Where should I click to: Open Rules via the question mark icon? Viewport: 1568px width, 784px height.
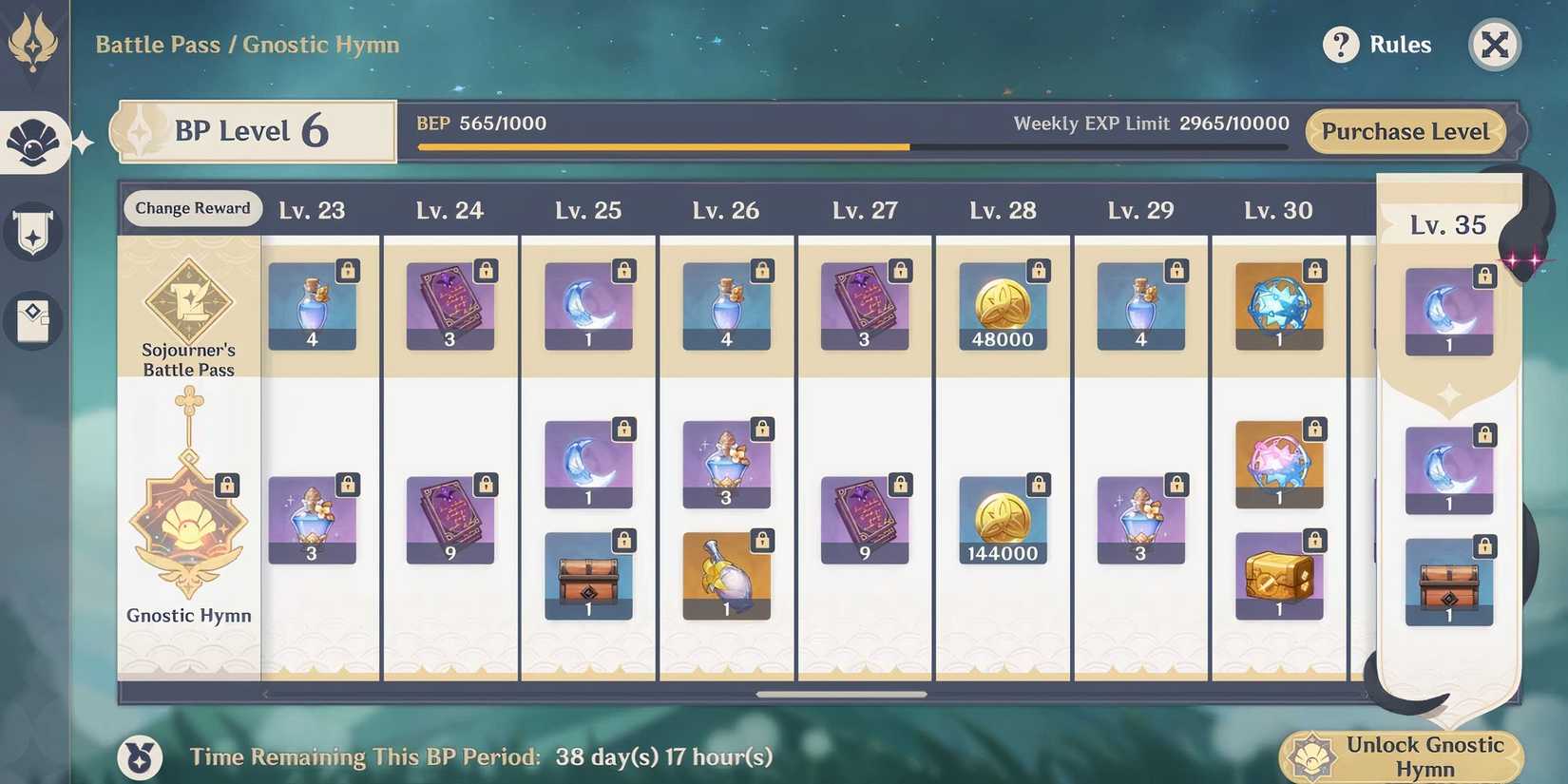click(1341, 45)
